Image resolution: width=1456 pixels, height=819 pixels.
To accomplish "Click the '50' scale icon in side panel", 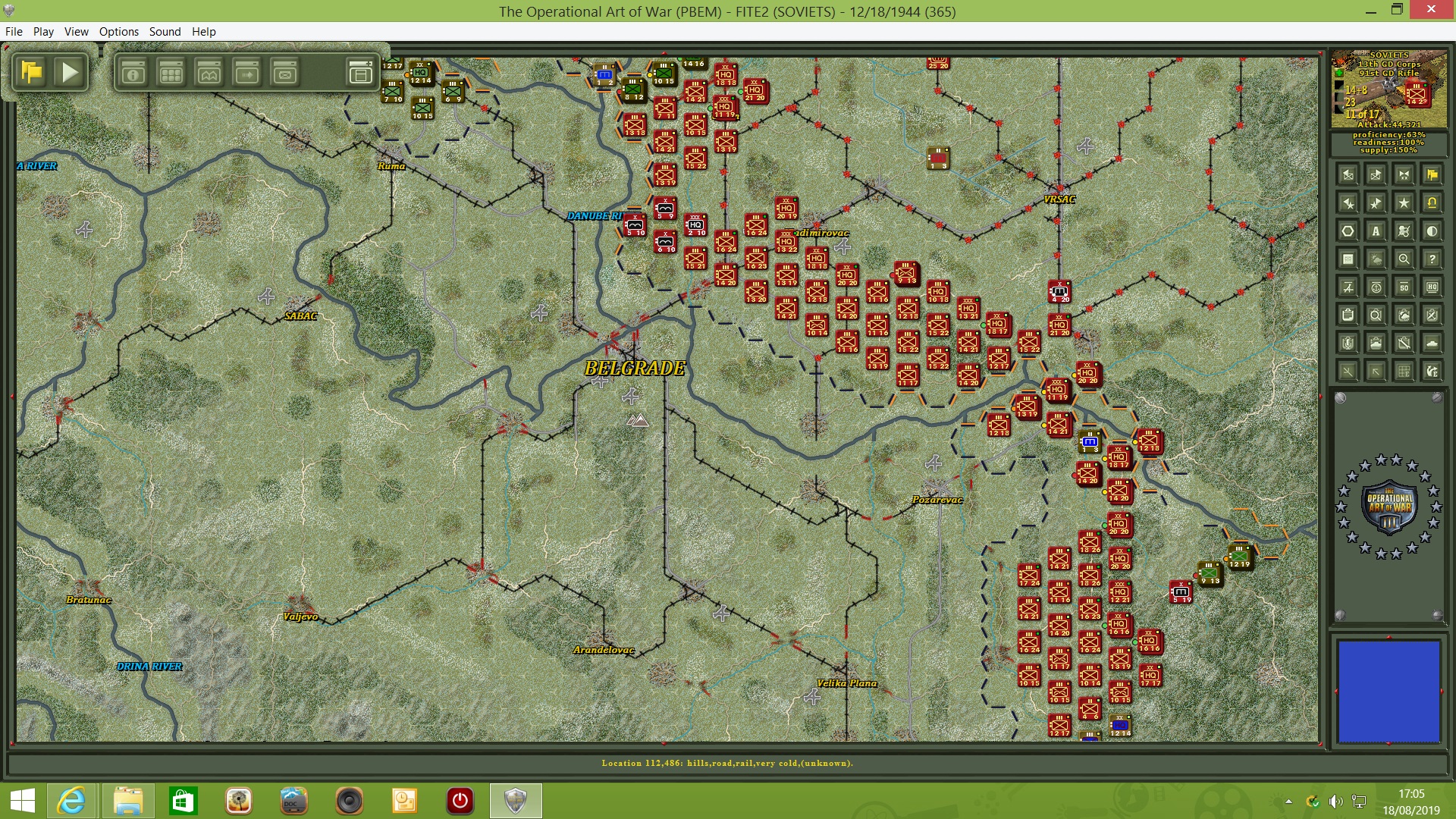I will pyautogui.click(x=1404, y=287).
